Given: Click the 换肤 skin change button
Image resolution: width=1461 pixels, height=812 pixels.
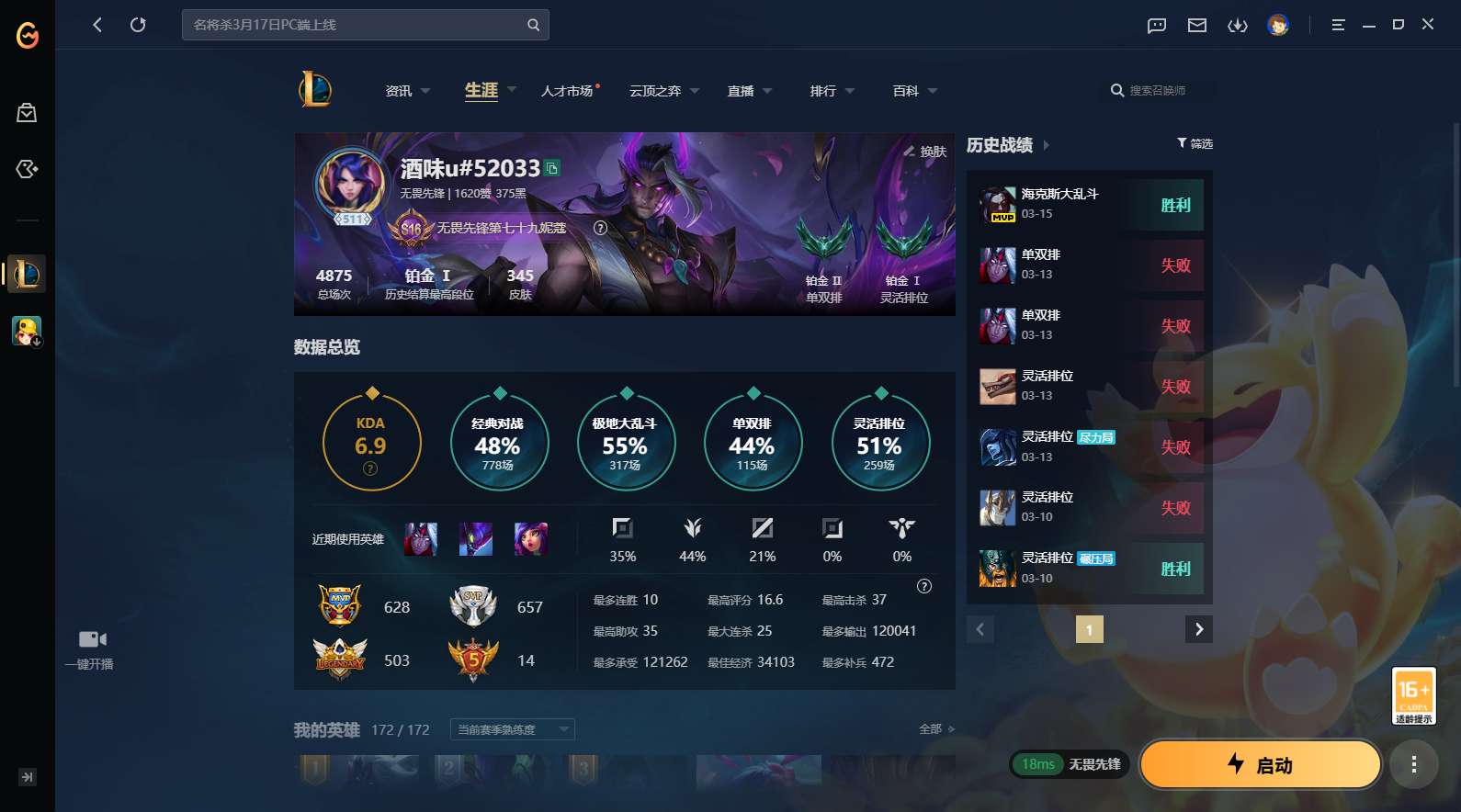Looking at the screenshot, I should click(925, 152).
